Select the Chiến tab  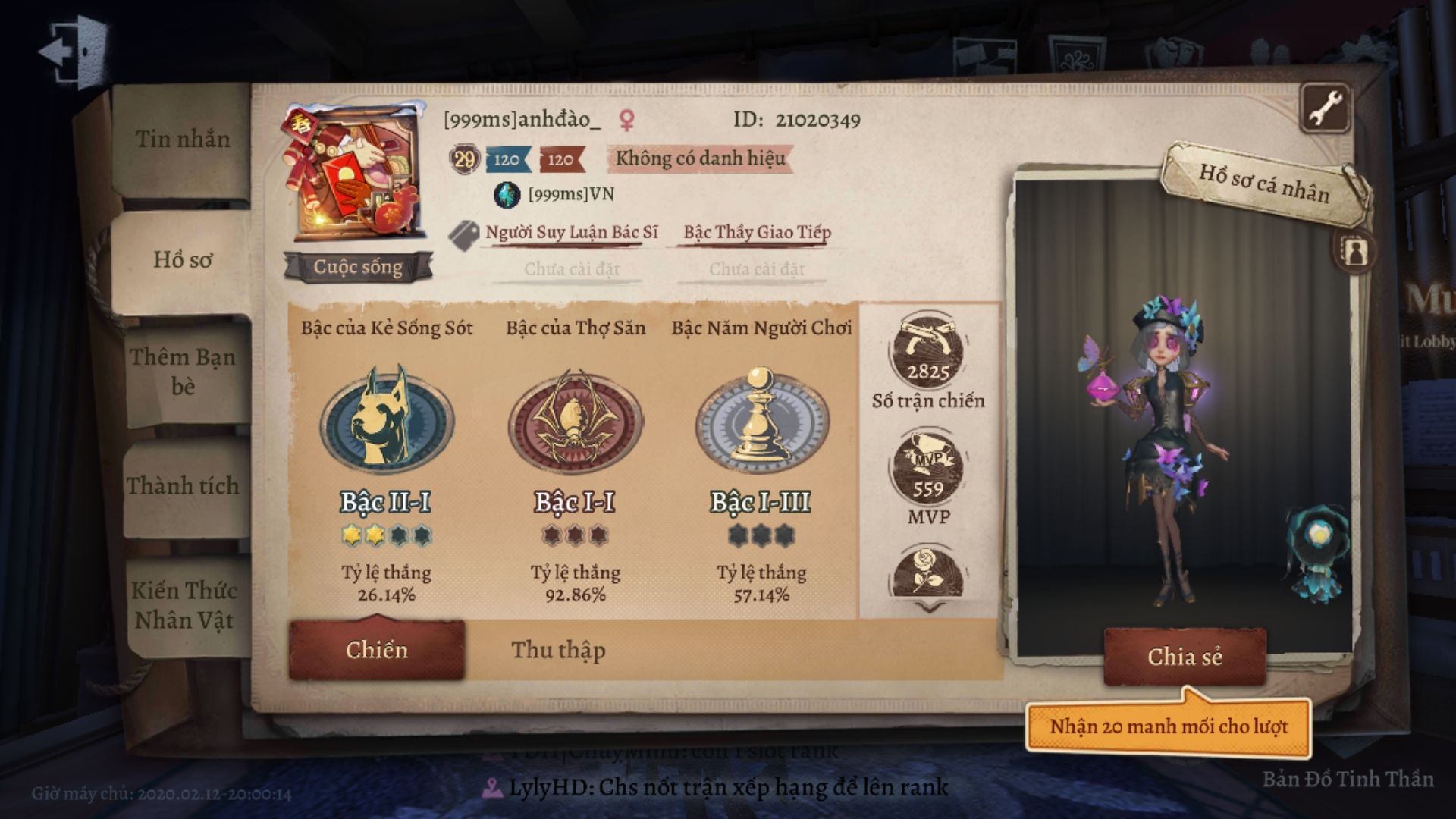pyautogui.click(x=377, y=651)
